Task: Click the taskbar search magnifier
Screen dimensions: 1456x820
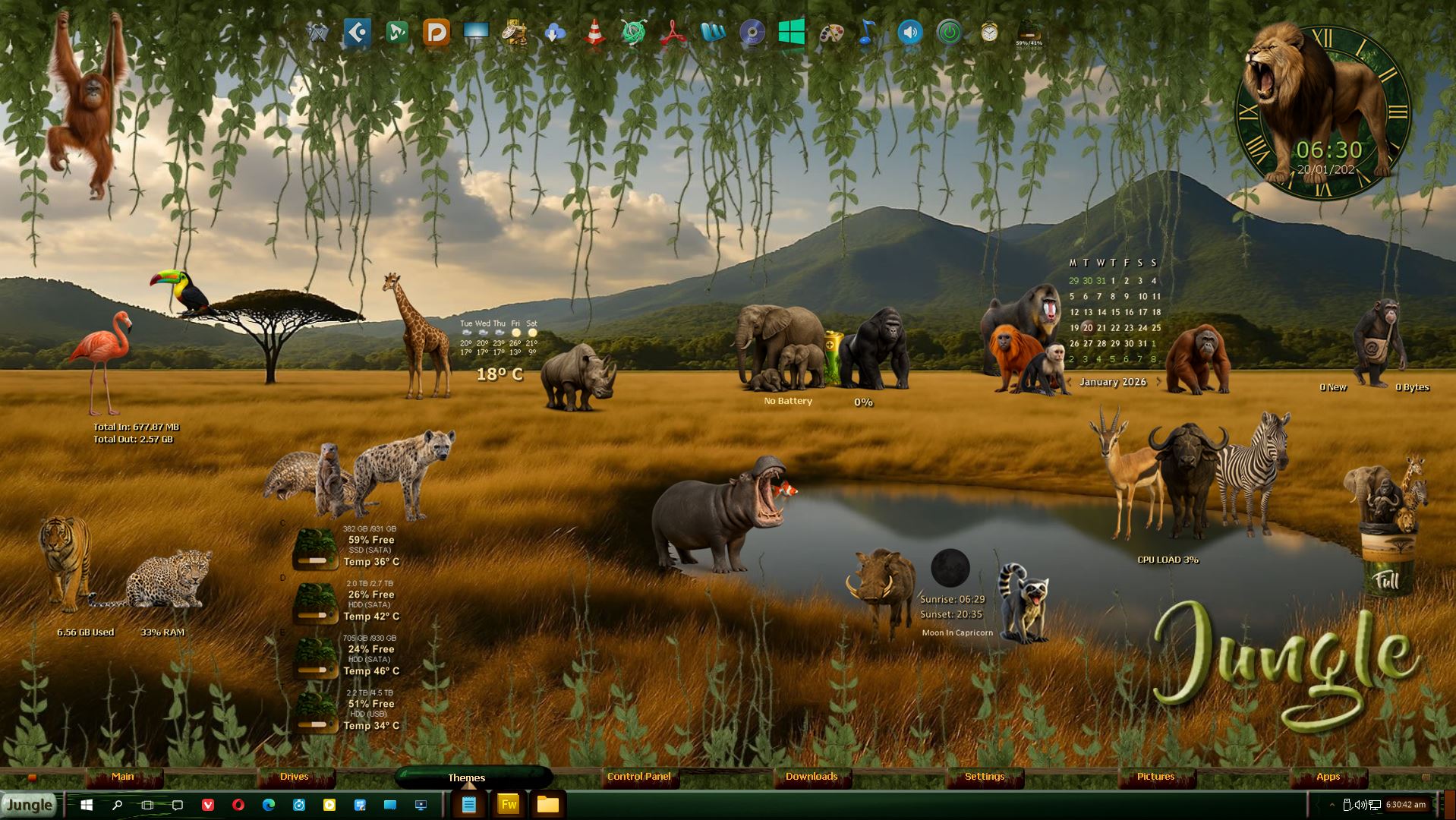Action: pyautogui.click(x=117, y=805)
